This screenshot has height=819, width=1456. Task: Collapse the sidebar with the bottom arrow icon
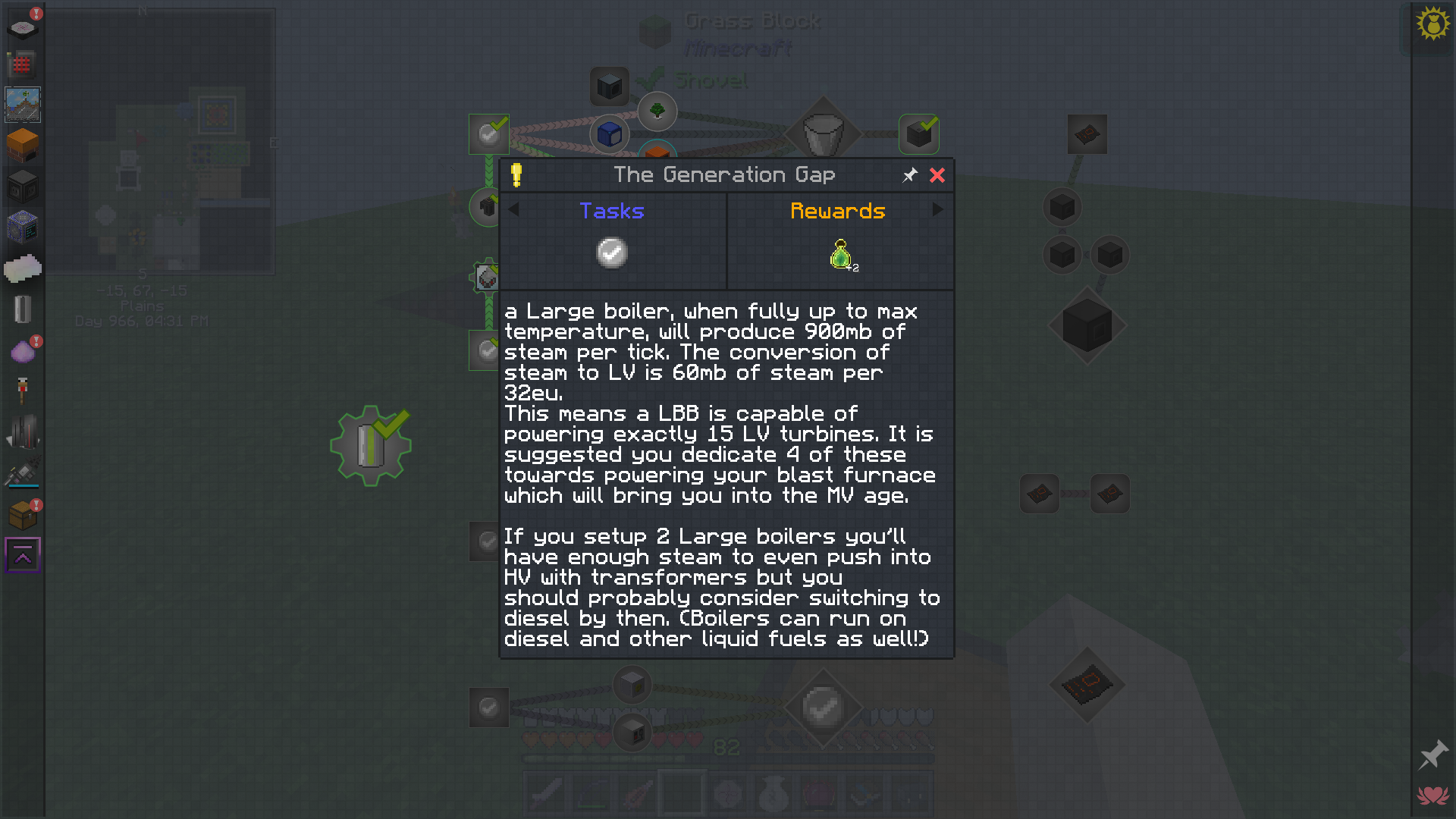tap(22, 554)
